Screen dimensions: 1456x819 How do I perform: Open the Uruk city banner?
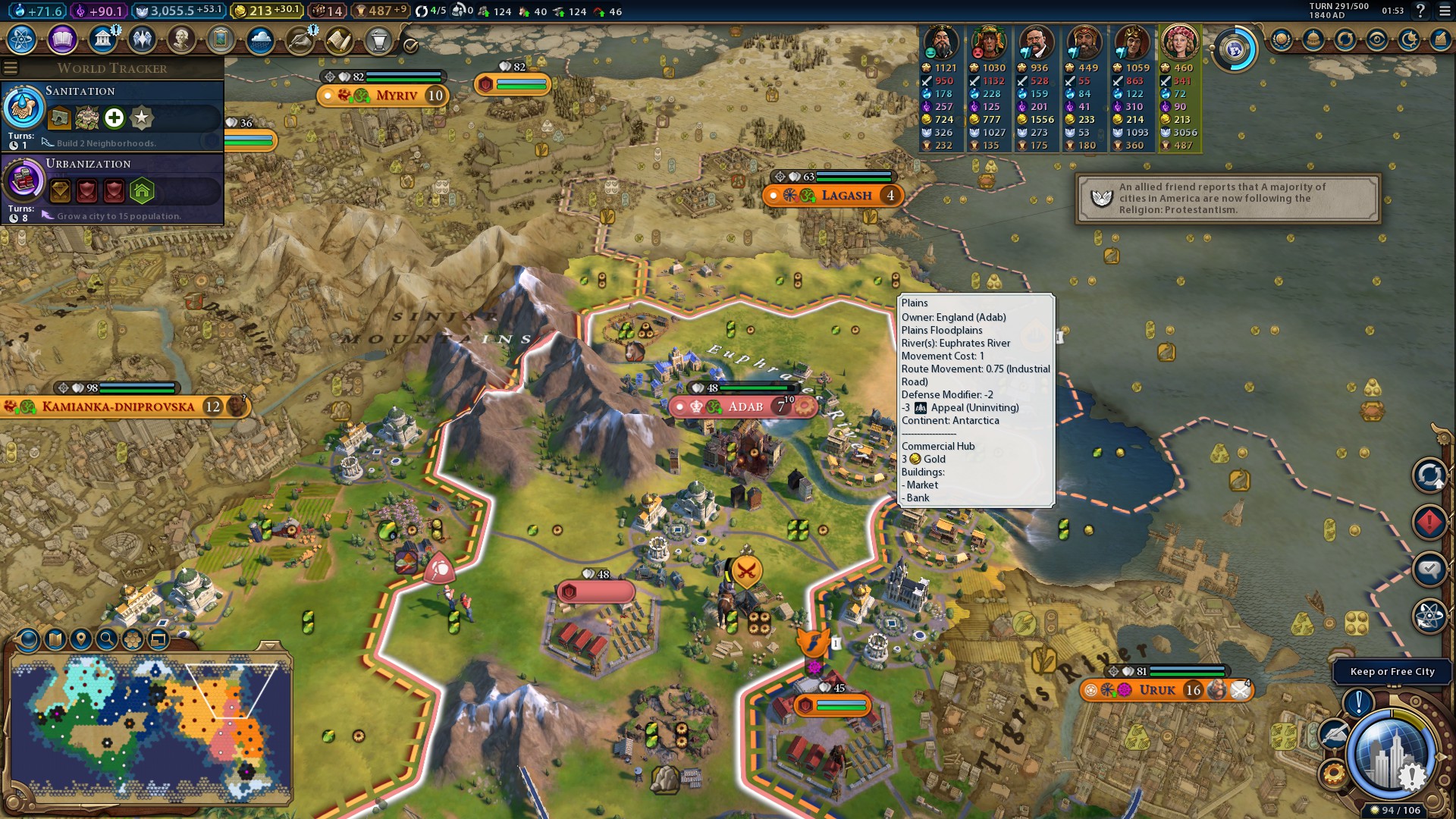pos(1158,690)
